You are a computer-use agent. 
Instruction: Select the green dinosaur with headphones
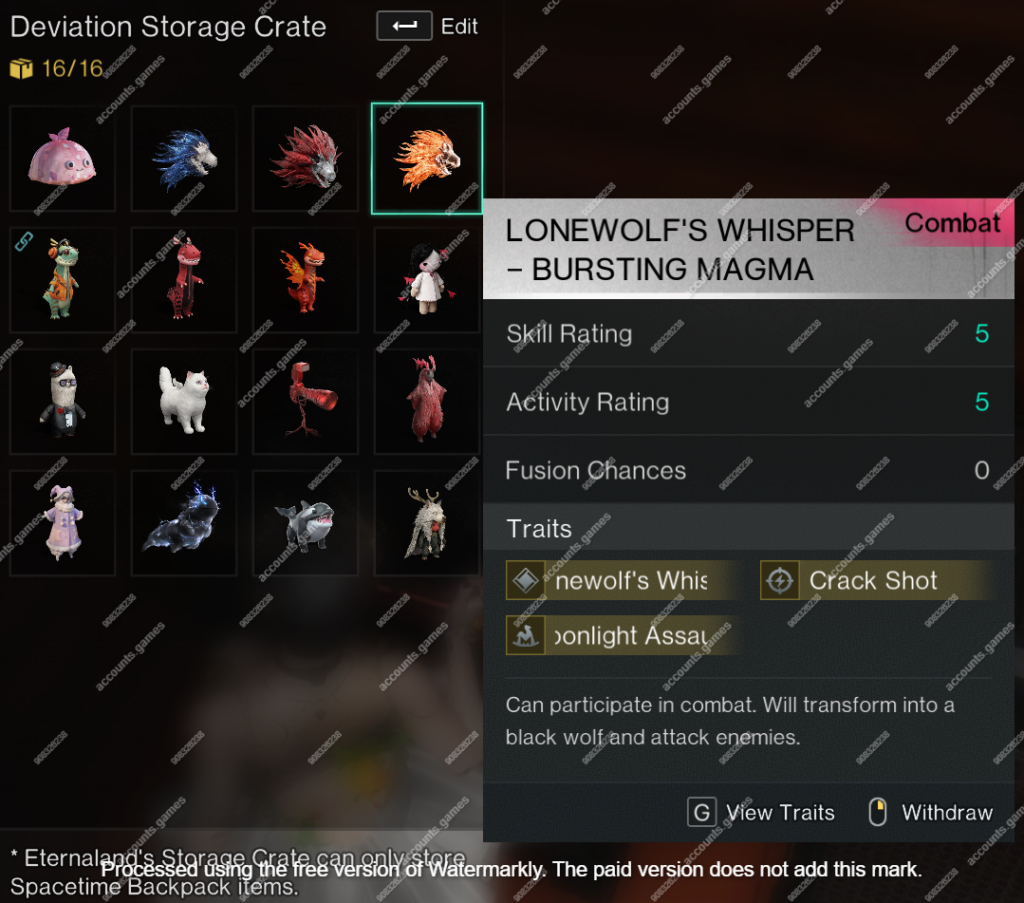[x=62, y=280]
